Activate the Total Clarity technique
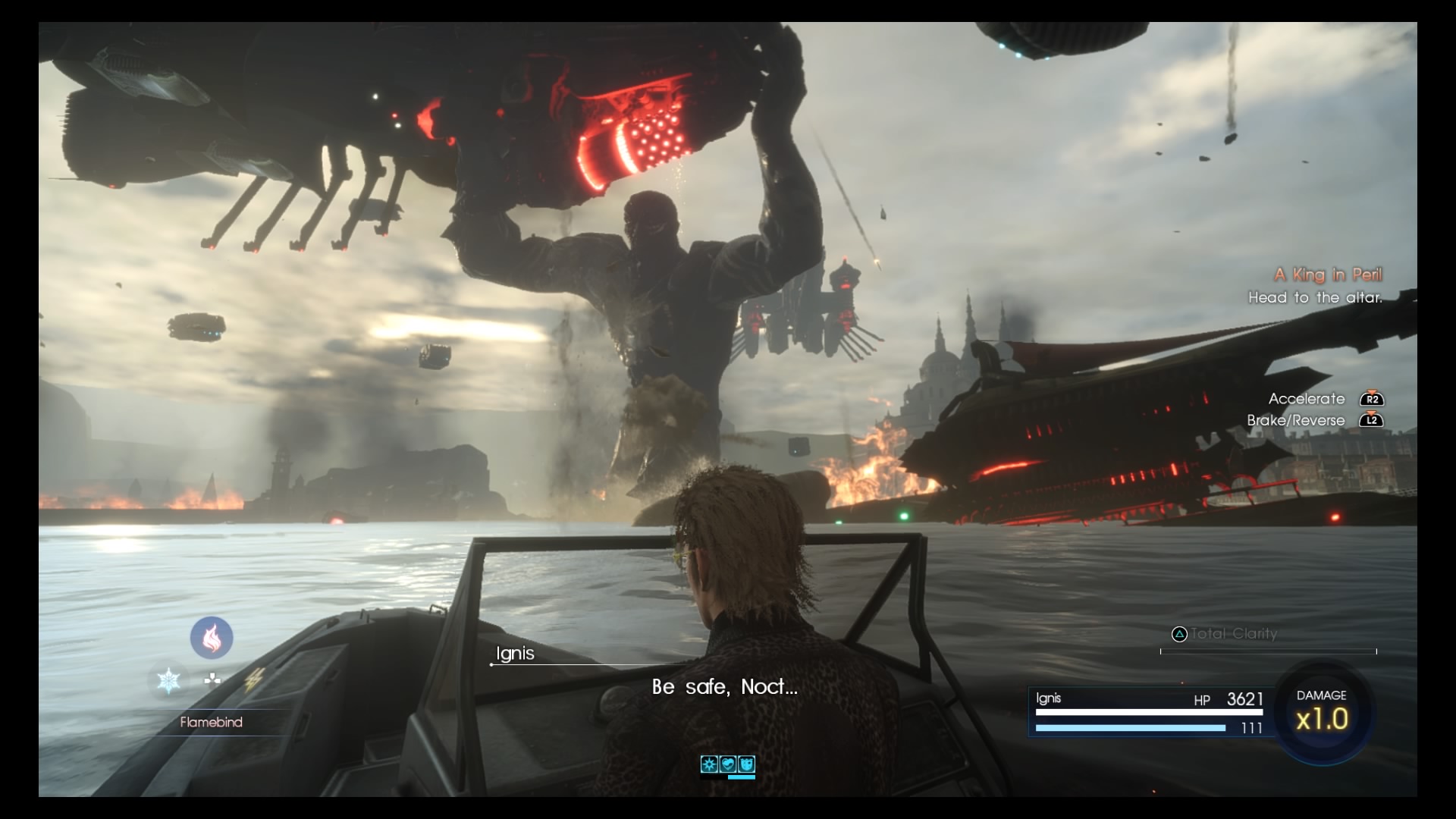Viewport: 1456px width, 819px height. click(1233, 634)
